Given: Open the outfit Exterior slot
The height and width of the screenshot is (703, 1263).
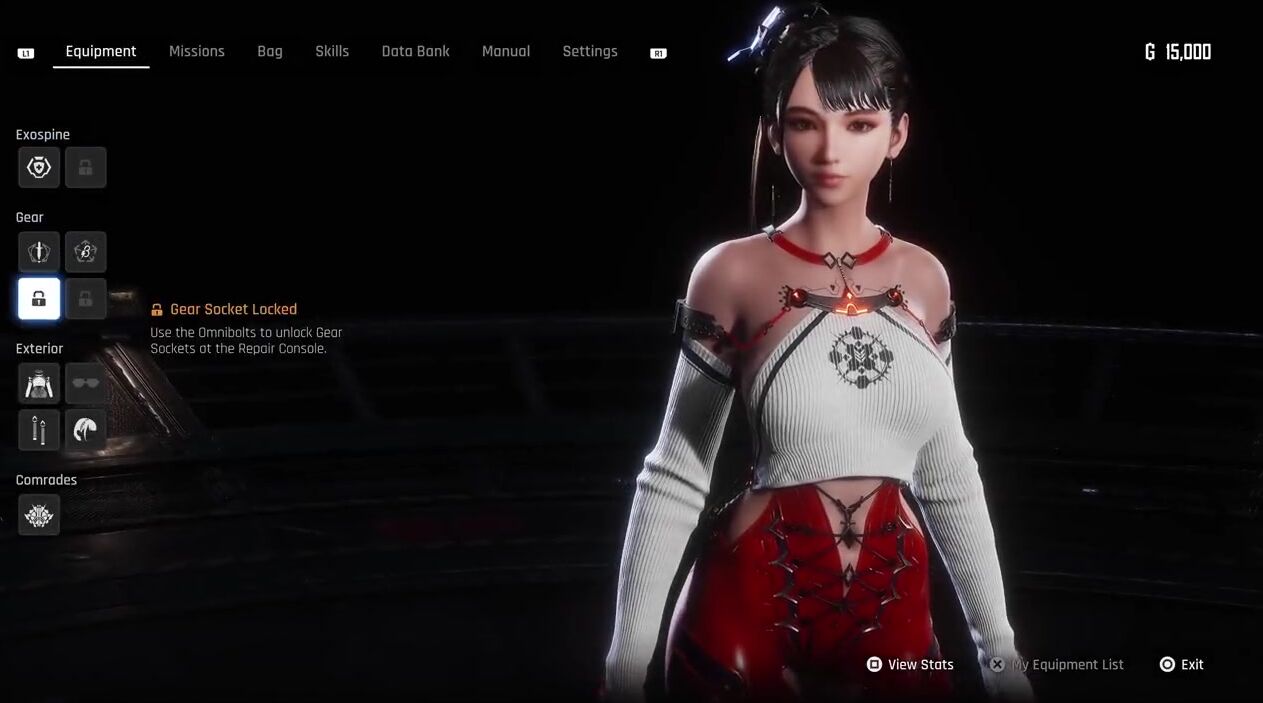Looking at the screenshot, I should click(39, 383).
